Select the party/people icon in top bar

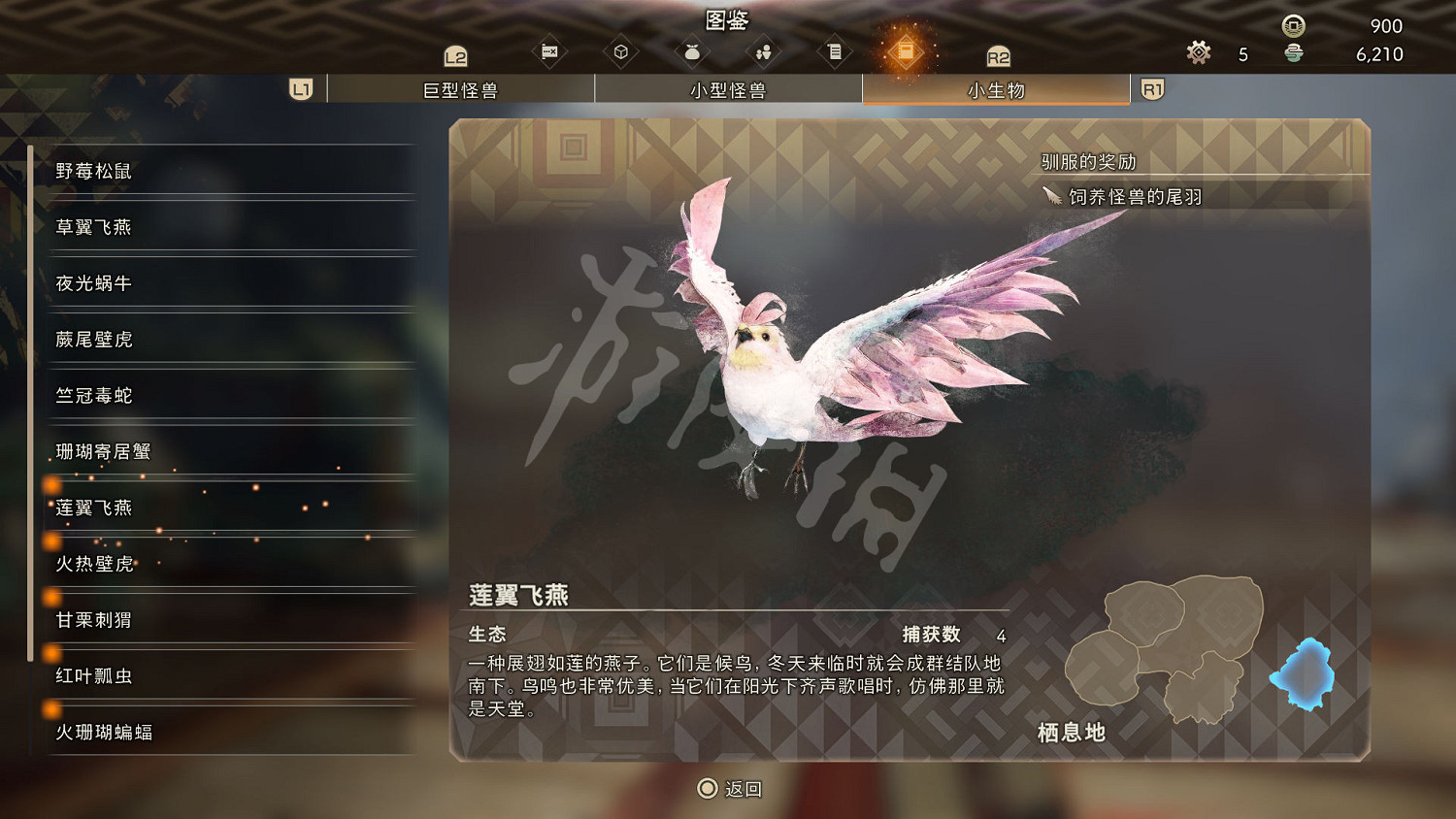[763, 50]
